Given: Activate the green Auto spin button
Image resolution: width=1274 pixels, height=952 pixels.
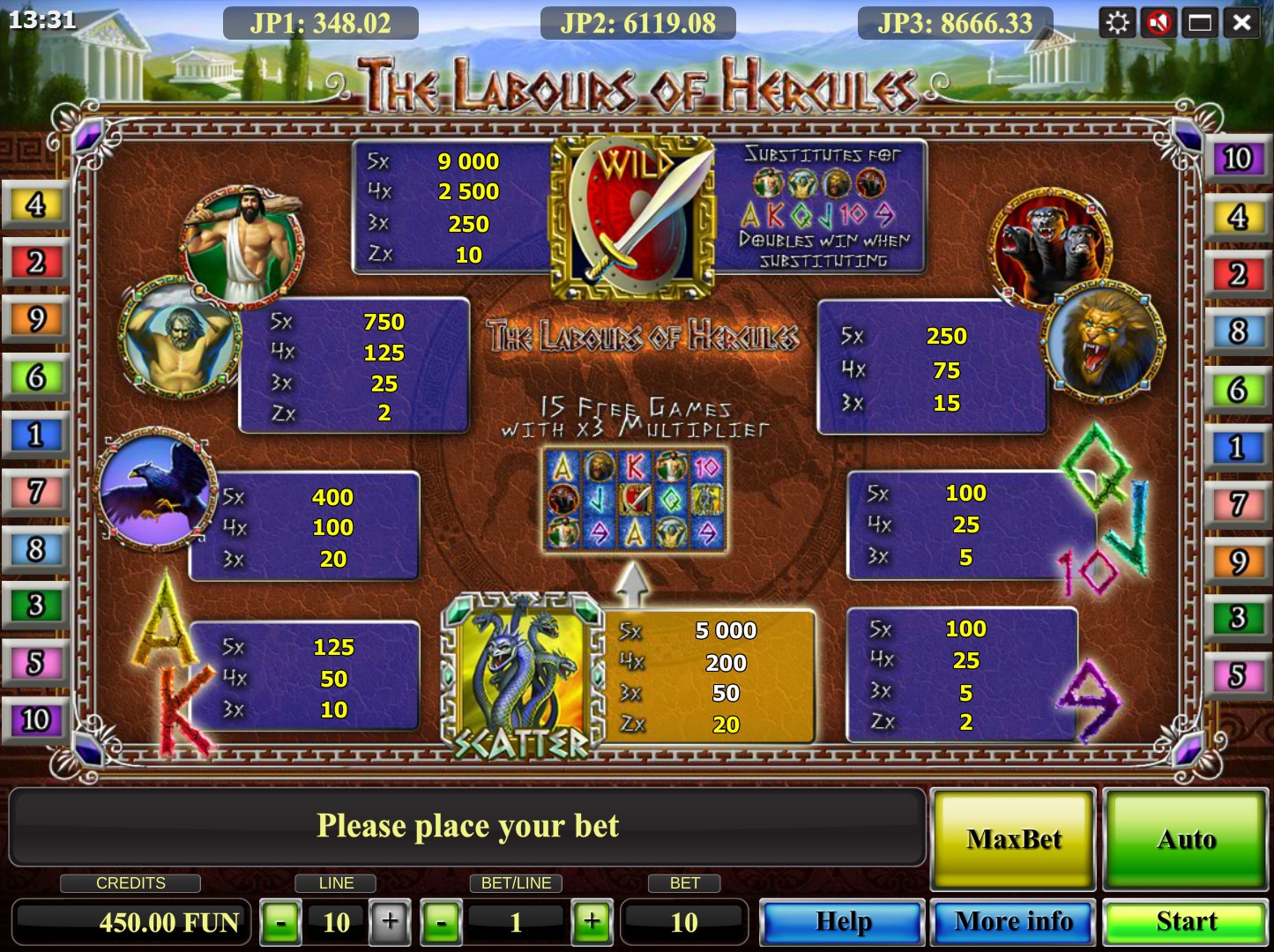Looking at the screenshot, I should tap(1186, 838).
